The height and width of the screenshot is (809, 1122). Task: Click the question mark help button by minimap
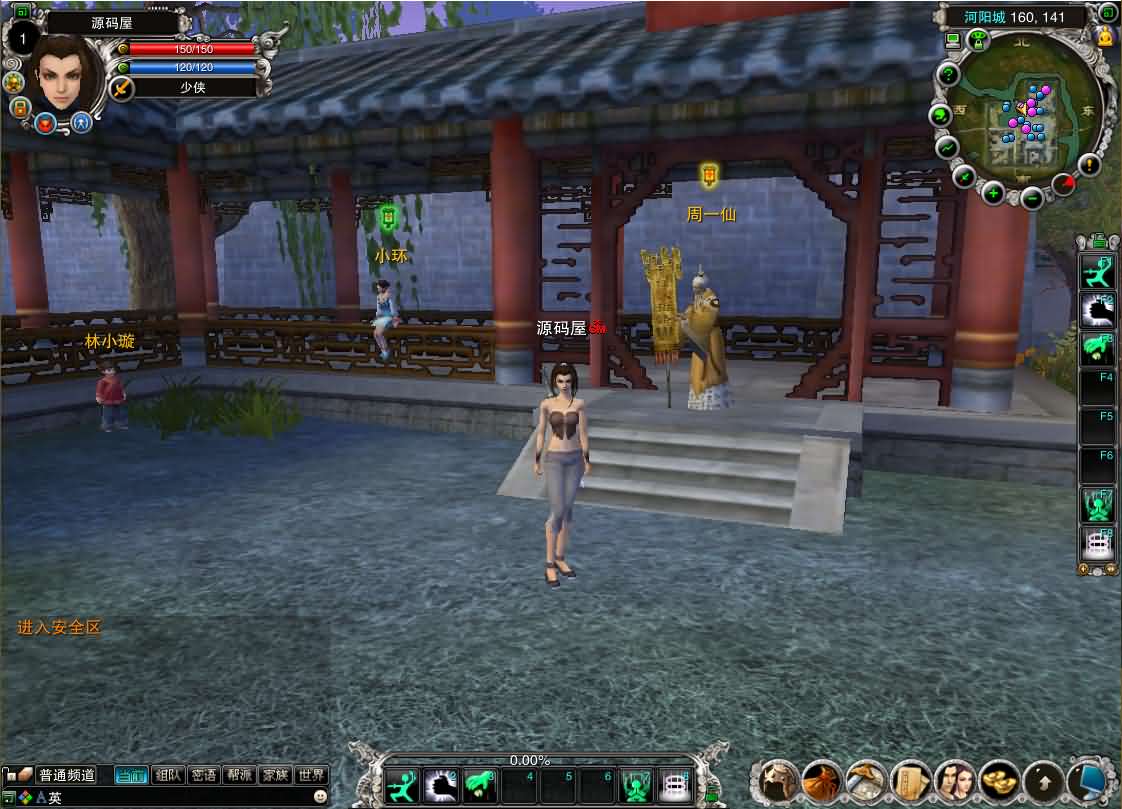click(947, 75)
